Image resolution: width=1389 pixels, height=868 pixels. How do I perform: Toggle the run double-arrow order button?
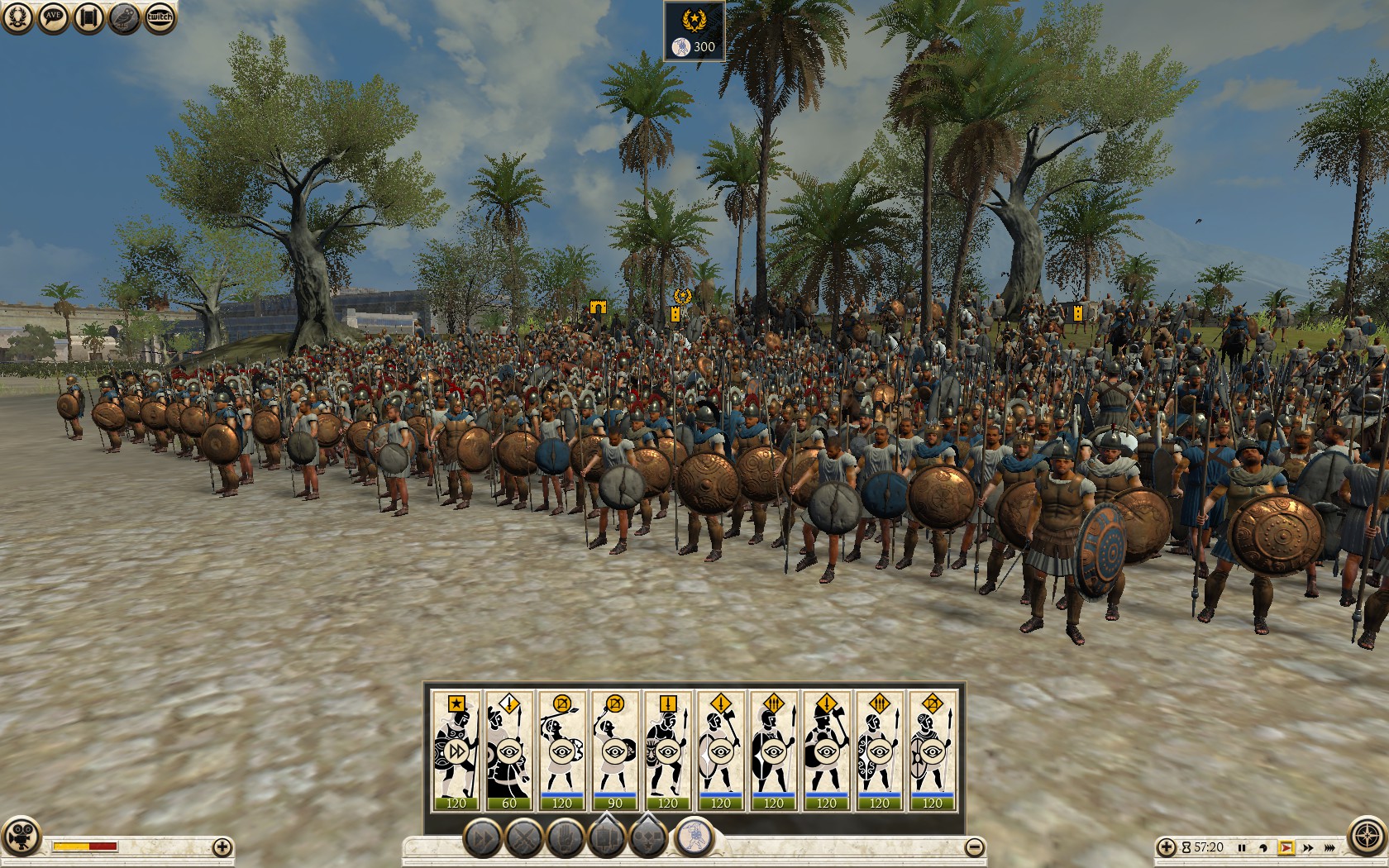tap(482, 839)
